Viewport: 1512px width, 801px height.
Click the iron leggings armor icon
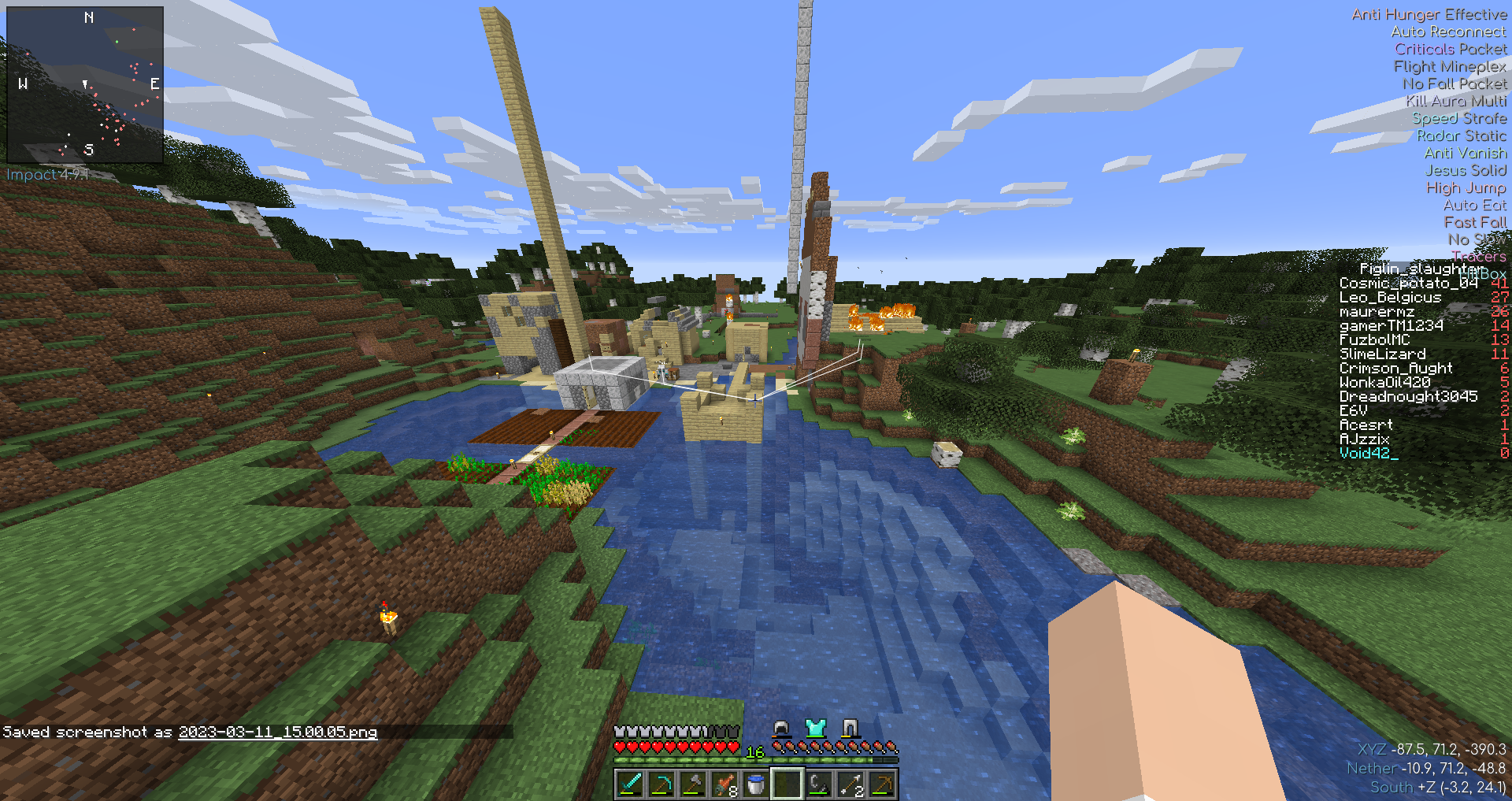850,728
